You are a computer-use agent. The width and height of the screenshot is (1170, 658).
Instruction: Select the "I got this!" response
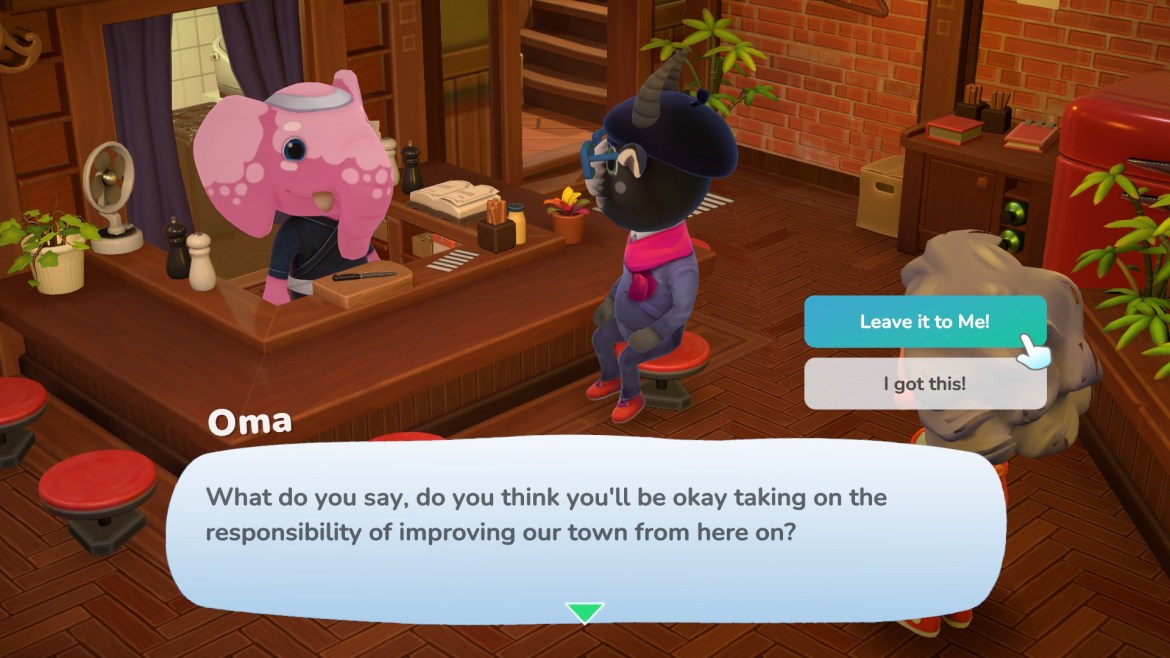click(924, 384)
